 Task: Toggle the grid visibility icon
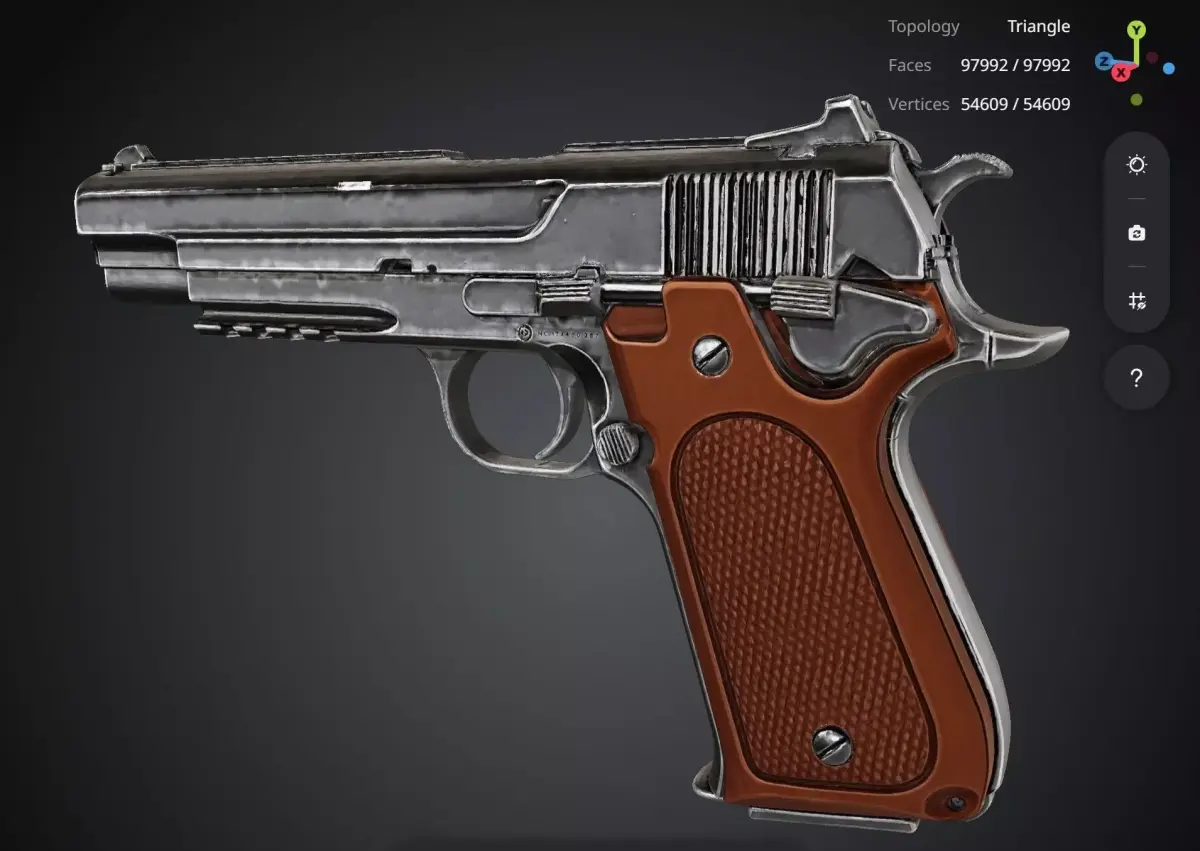(x=1136, y=301)
